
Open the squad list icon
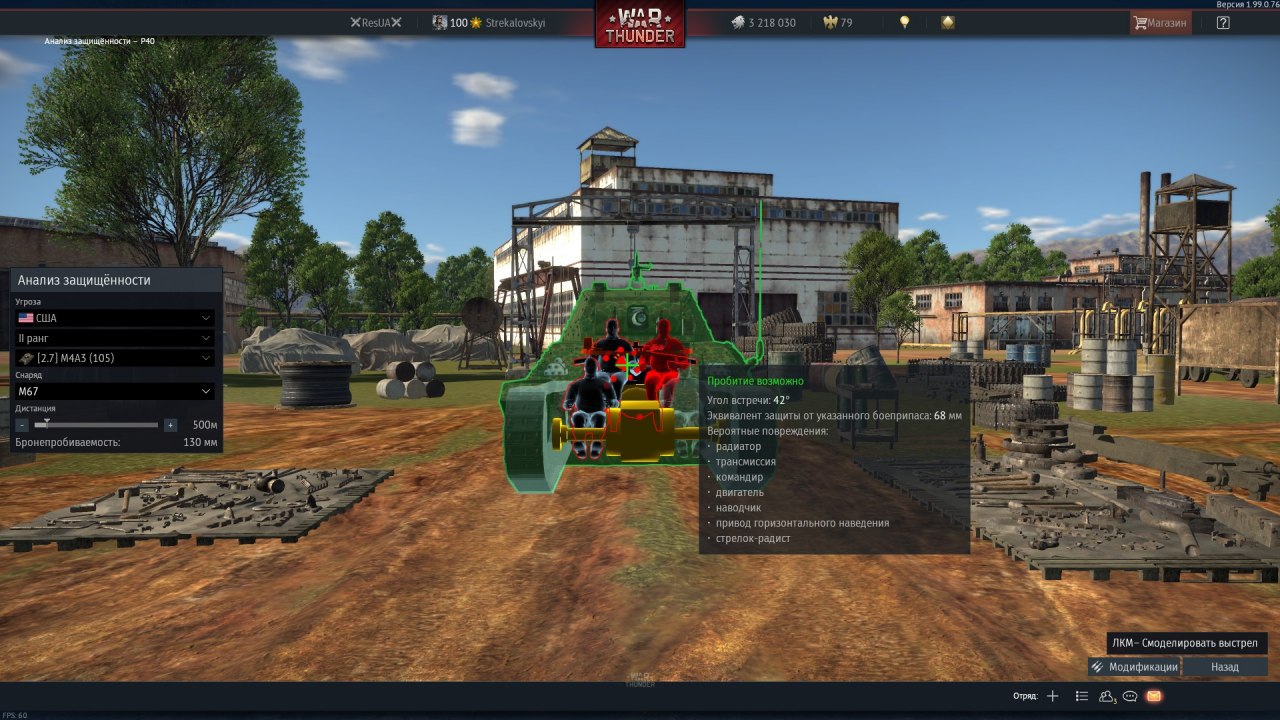pos(1081,696)
